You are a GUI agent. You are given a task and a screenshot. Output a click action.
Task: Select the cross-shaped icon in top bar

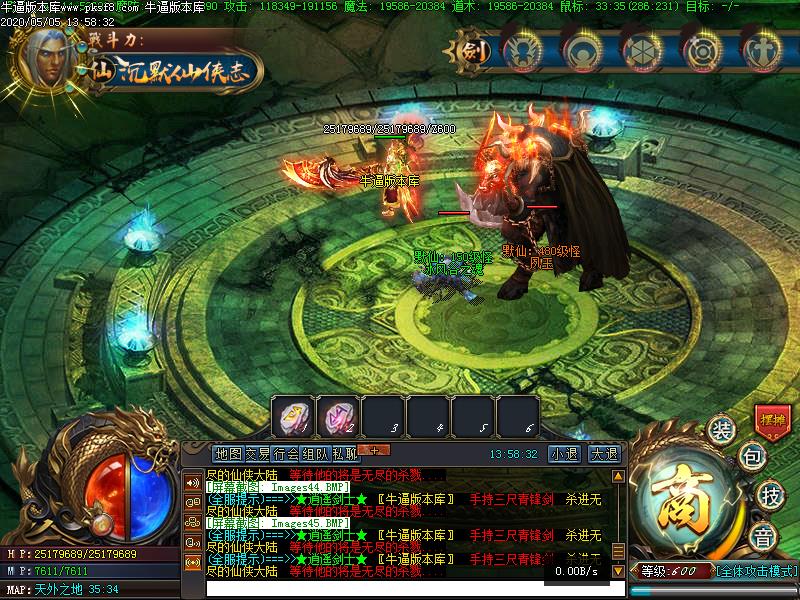click(x=764, y=49)
